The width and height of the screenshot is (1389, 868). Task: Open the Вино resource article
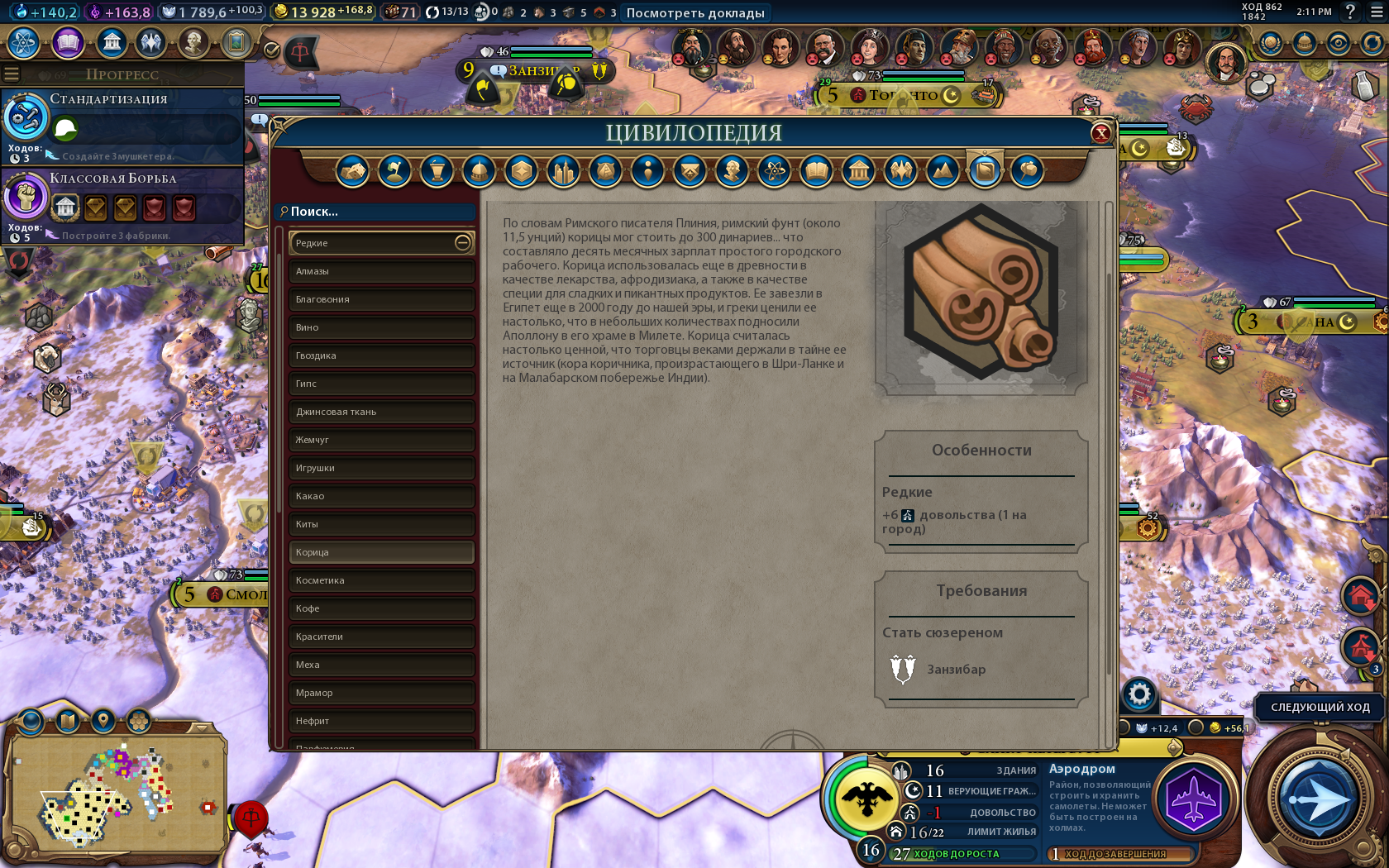coord(381,327)
